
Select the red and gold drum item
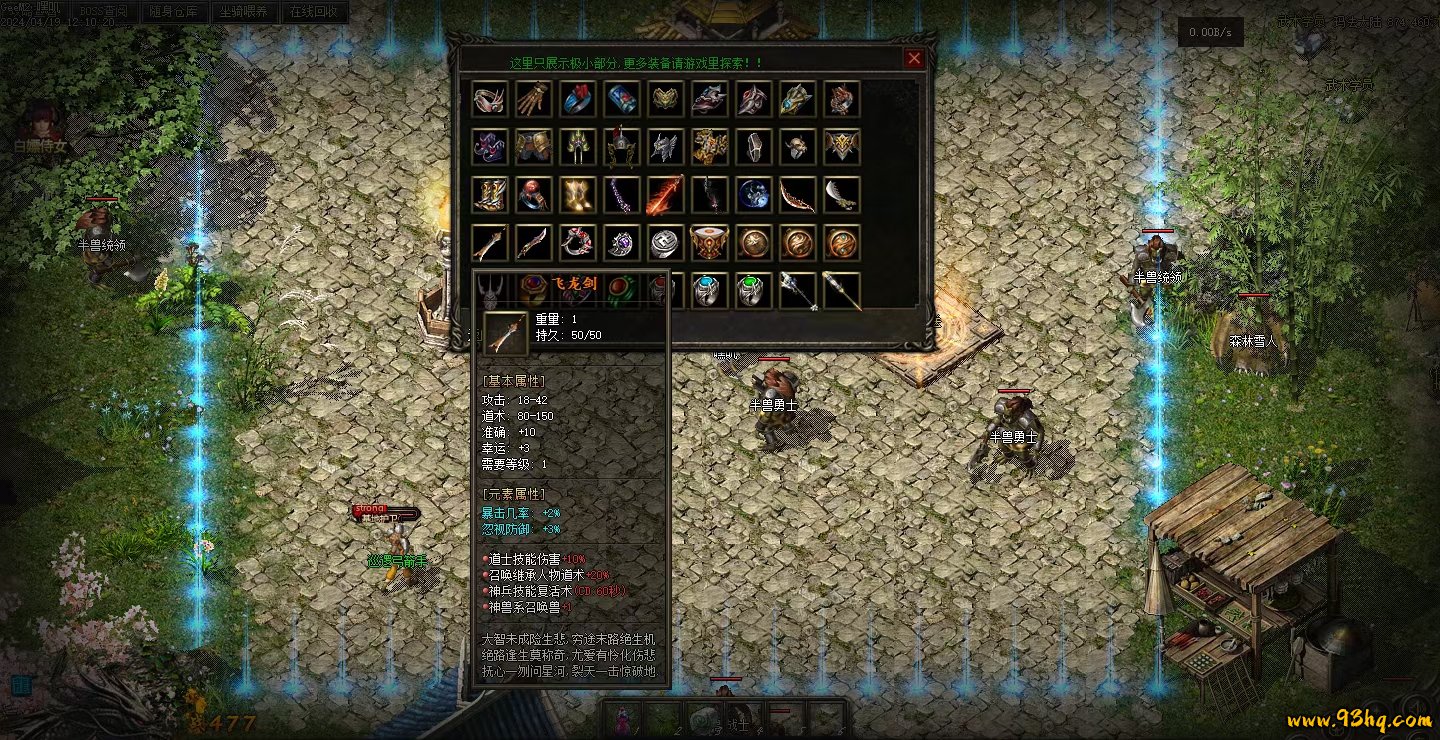(710, 243)
